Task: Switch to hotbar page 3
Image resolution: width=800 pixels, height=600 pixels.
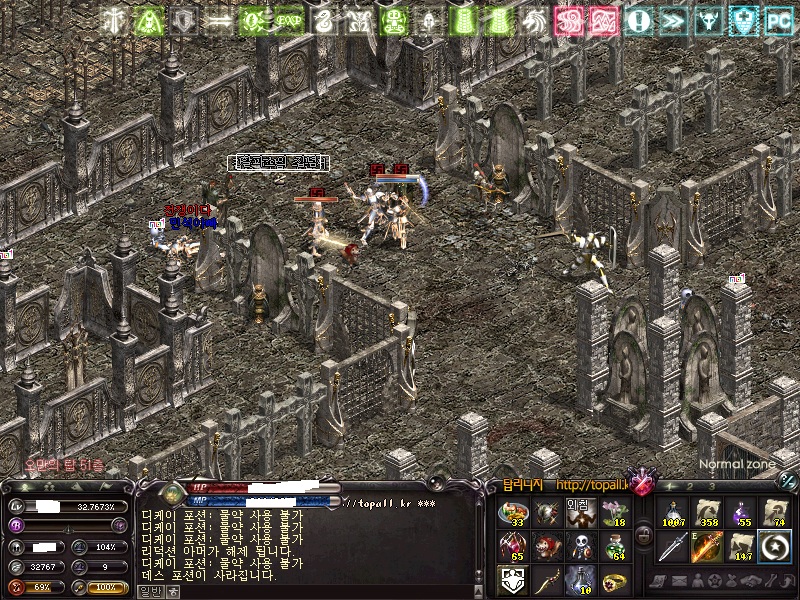Action: point(711,487)
